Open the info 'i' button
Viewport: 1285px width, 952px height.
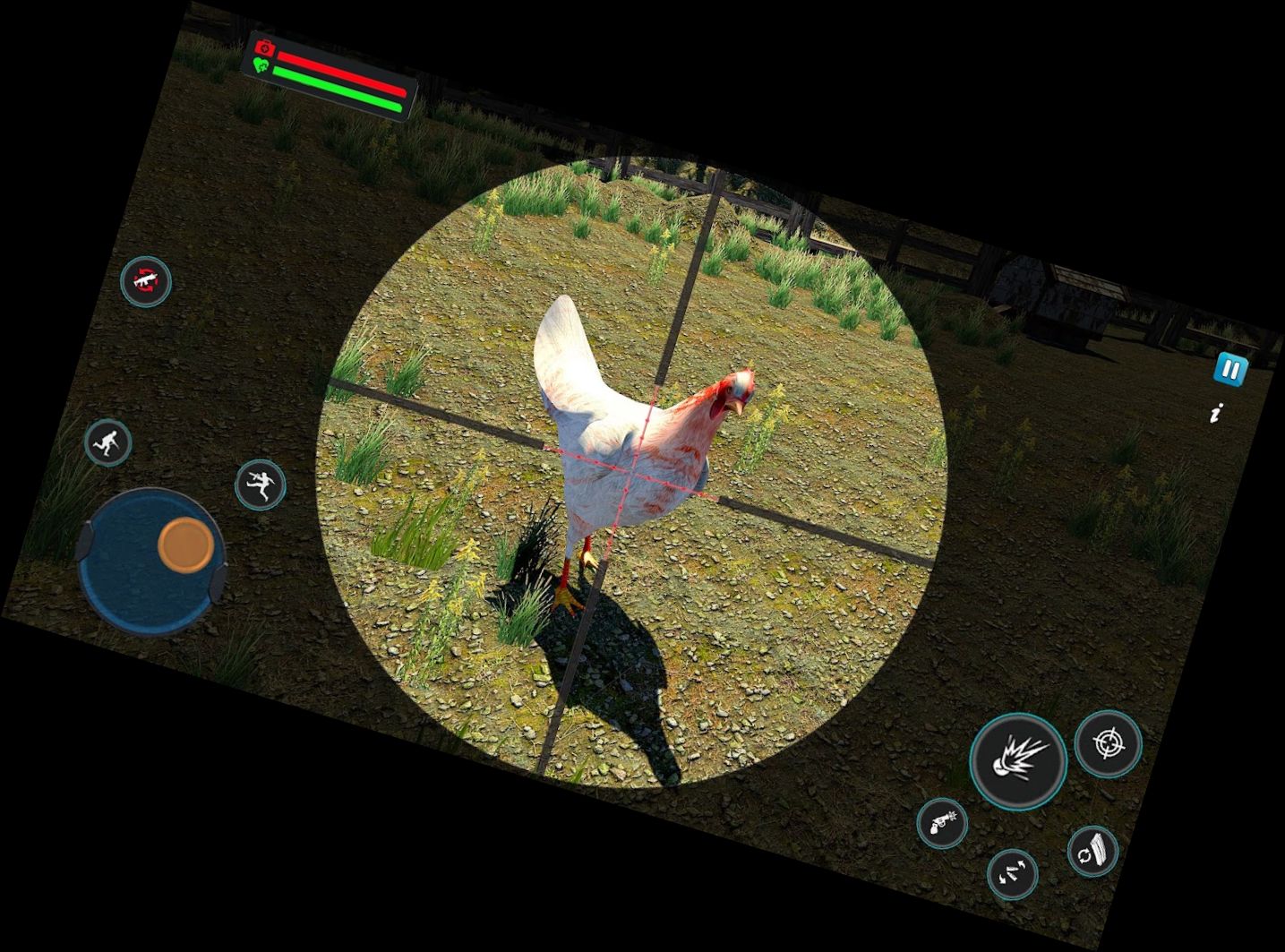tap(1216, 413)
